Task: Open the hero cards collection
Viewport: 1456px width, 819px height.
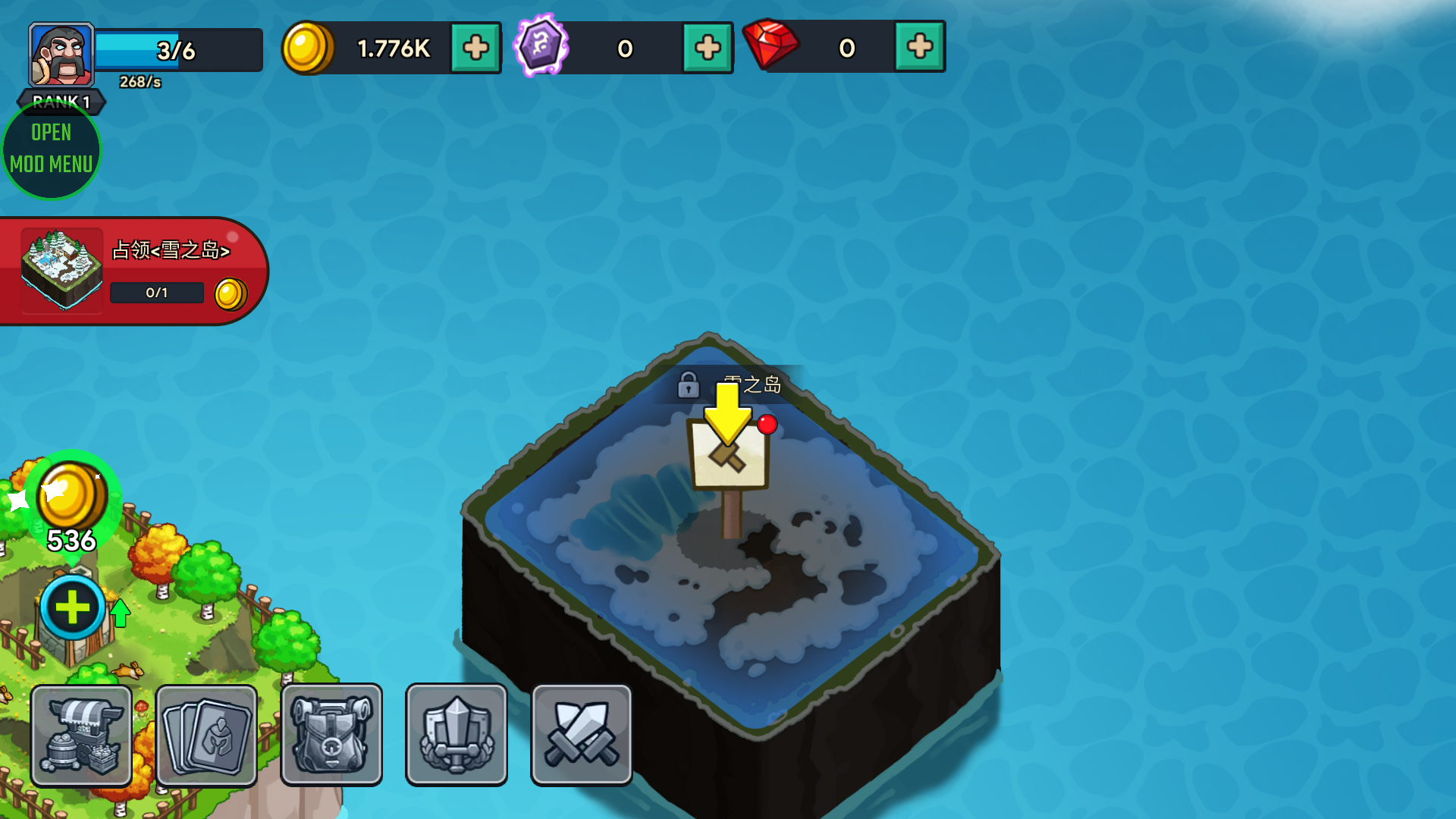Action: point(206,734)
